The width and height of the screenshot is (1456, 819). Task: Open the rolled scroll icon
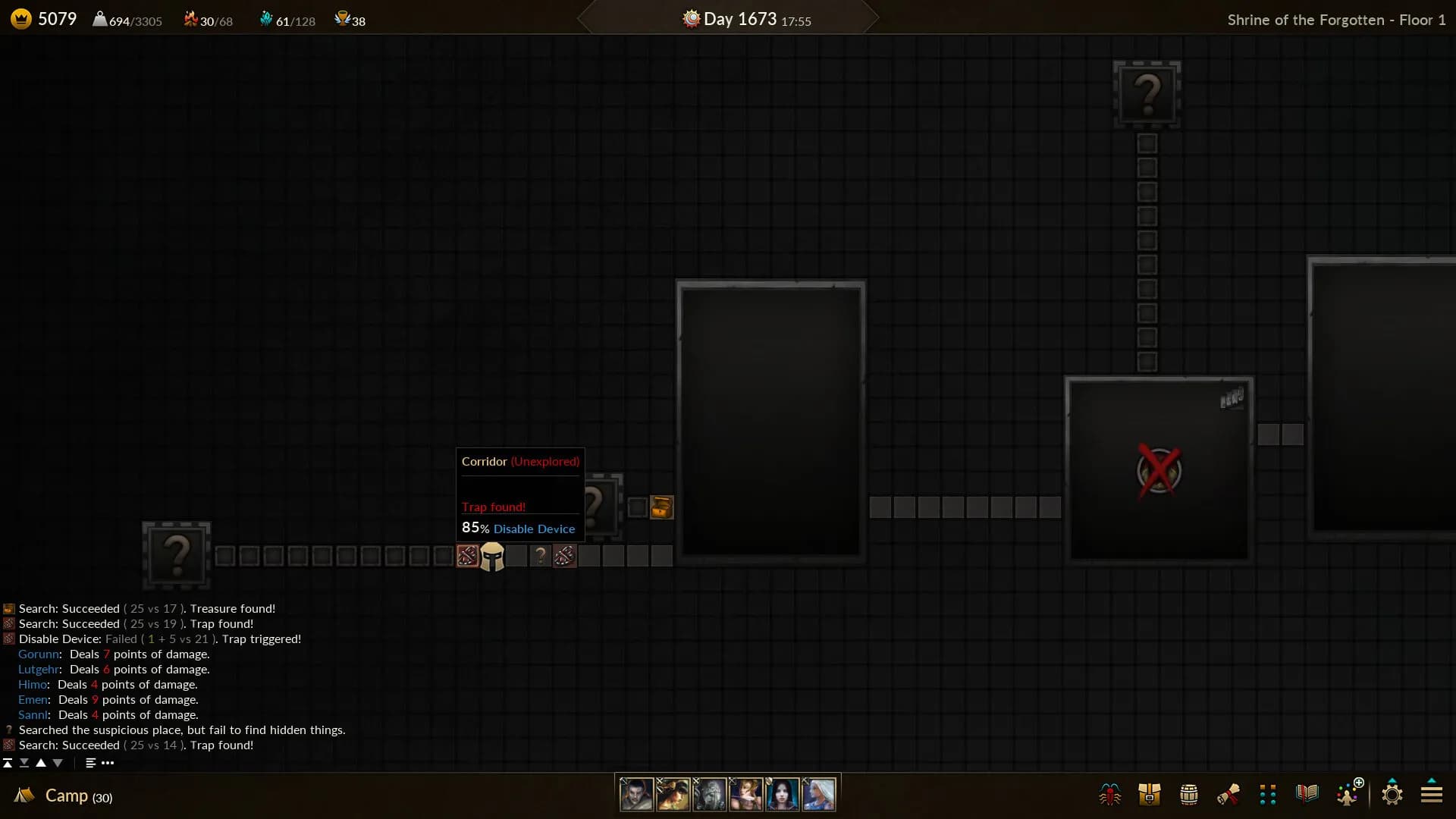click(x=1228, y=795)
